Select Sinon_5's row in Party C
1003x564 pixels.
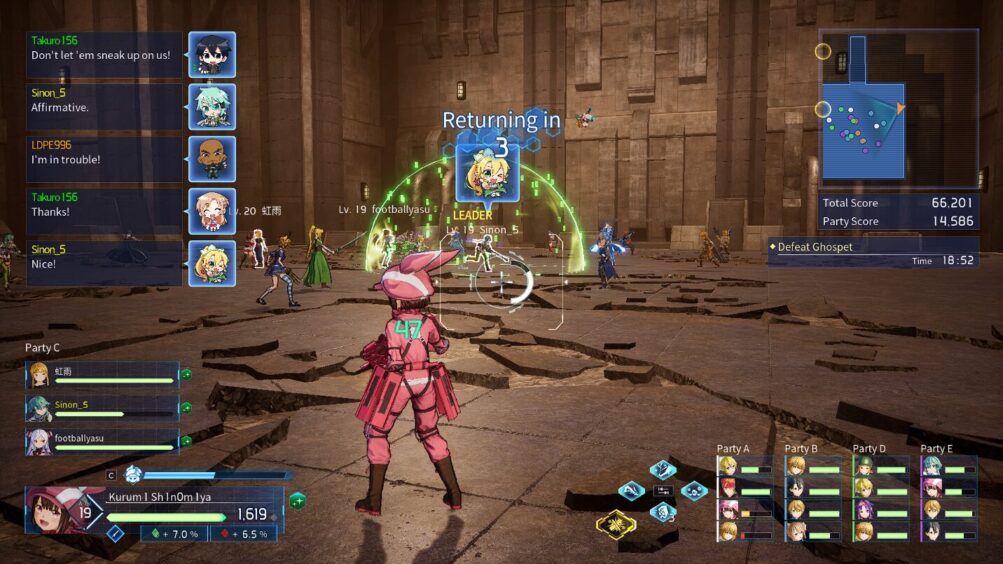click(102, 408)
